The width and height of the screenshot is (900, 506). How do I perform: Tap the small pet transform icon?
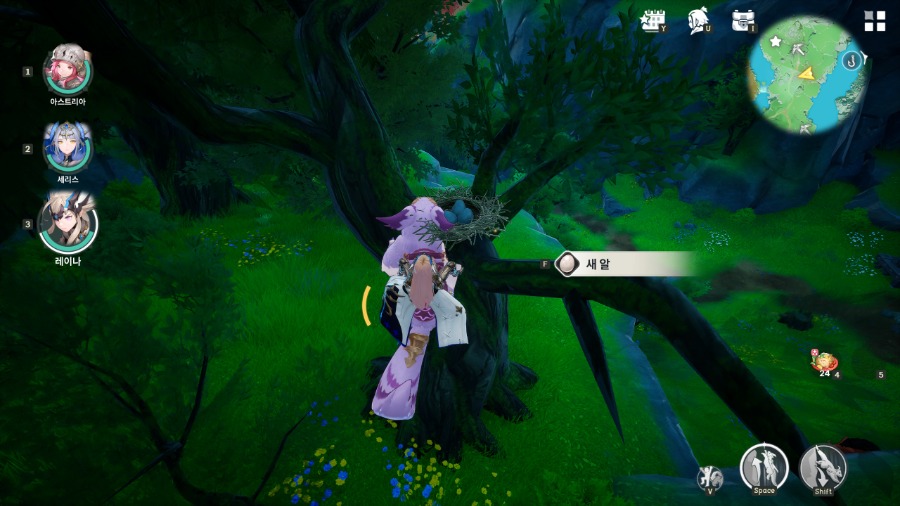click(710, 477)
